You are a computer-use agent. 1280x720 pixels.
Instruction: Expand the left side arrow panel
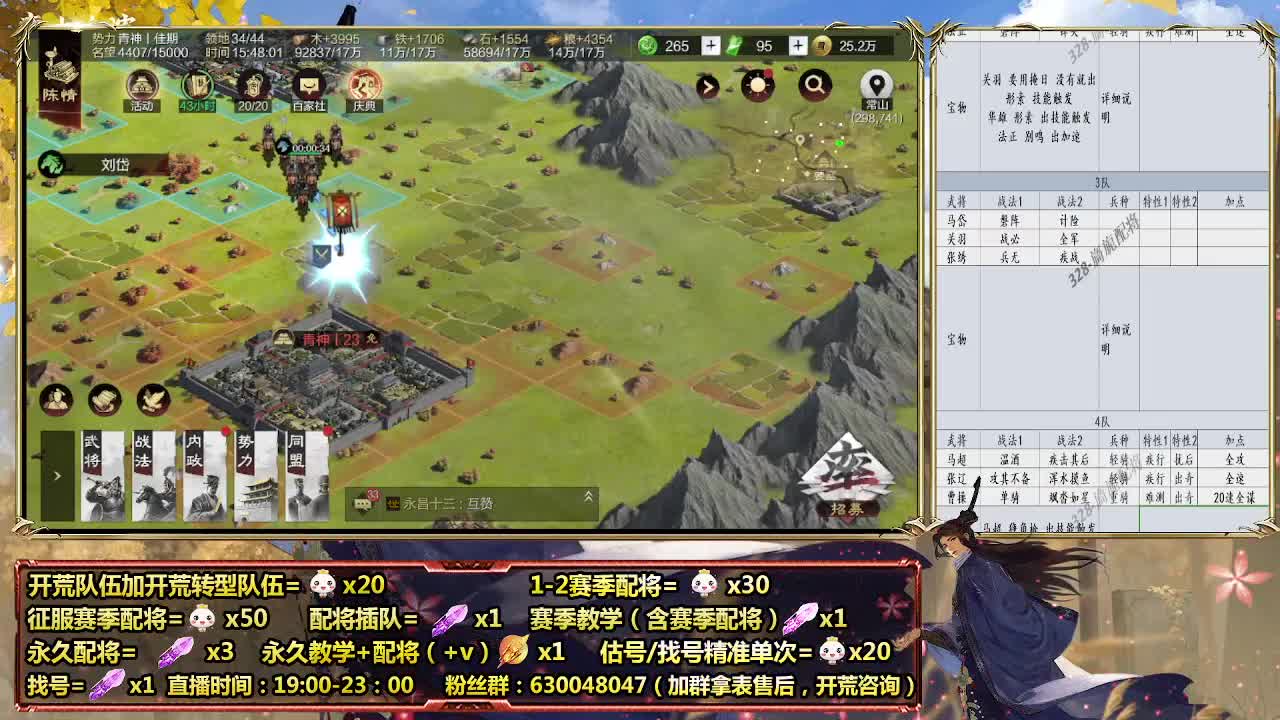58,475
